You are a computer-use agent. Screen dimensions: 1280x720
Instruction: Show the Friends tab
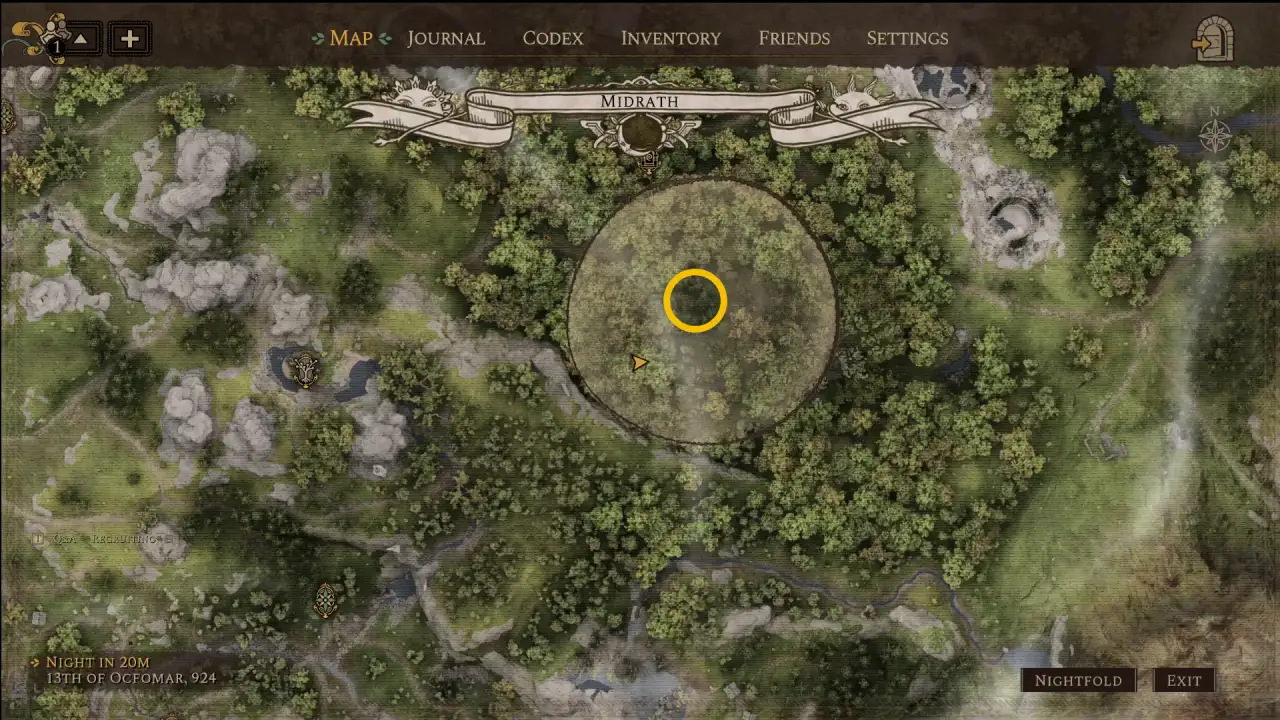794,39
